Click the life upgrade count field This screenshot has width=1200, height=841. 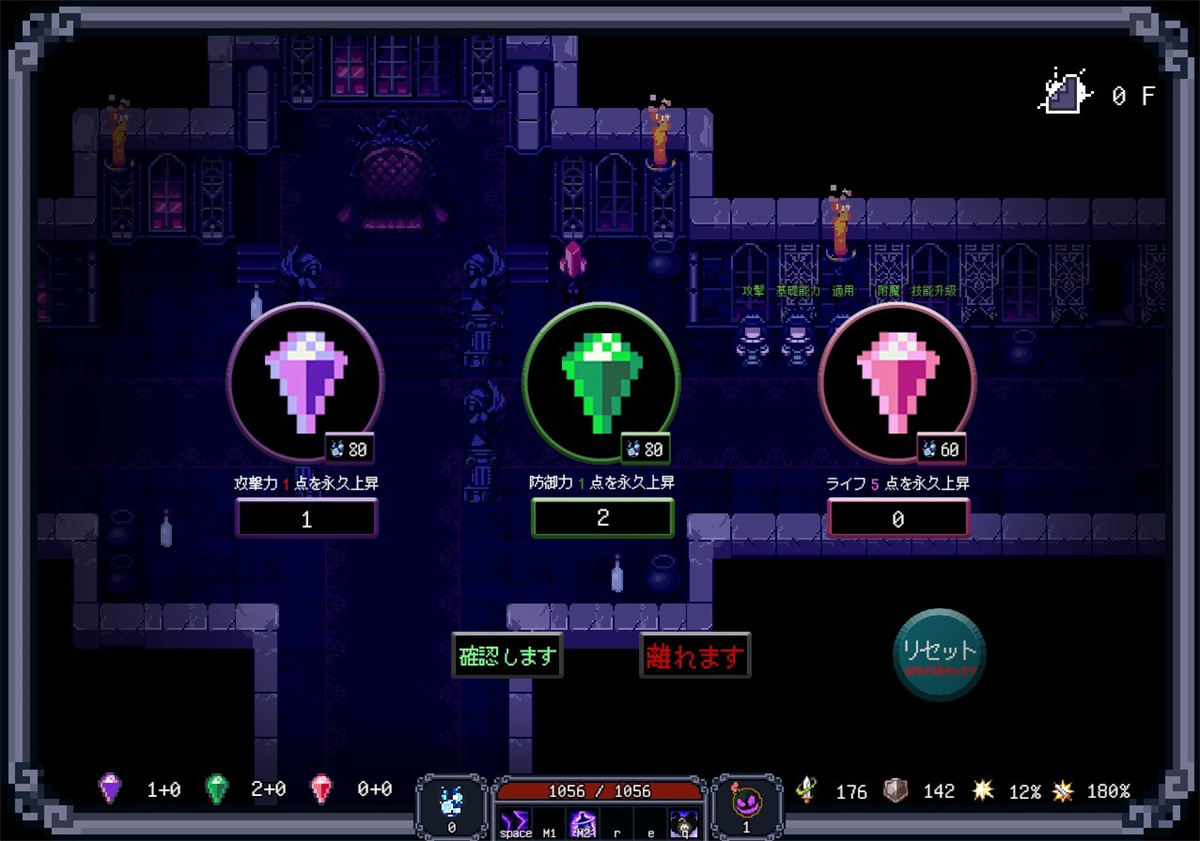click(898, 519)
